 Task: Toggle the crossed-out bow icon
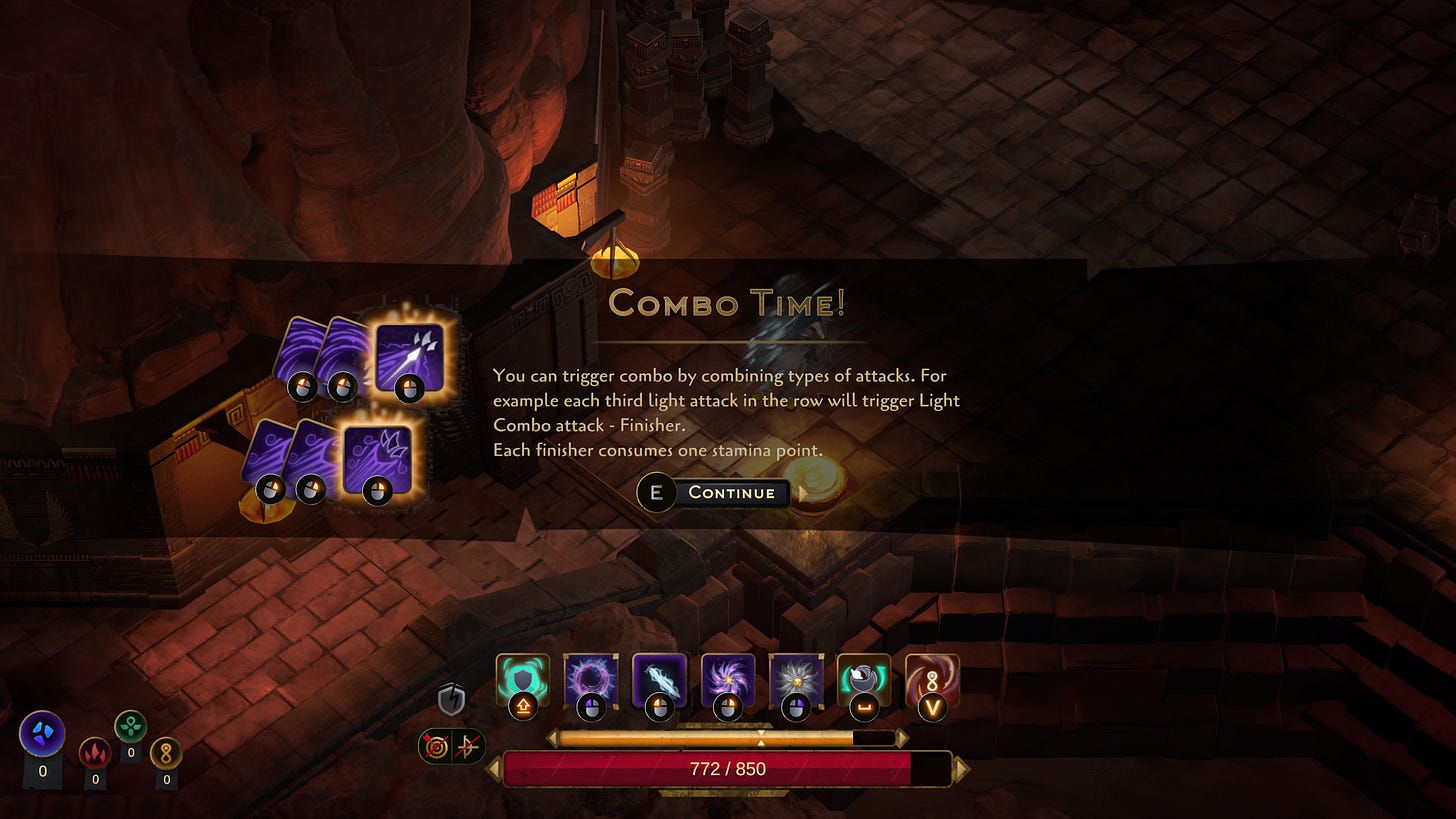point(468,747)
